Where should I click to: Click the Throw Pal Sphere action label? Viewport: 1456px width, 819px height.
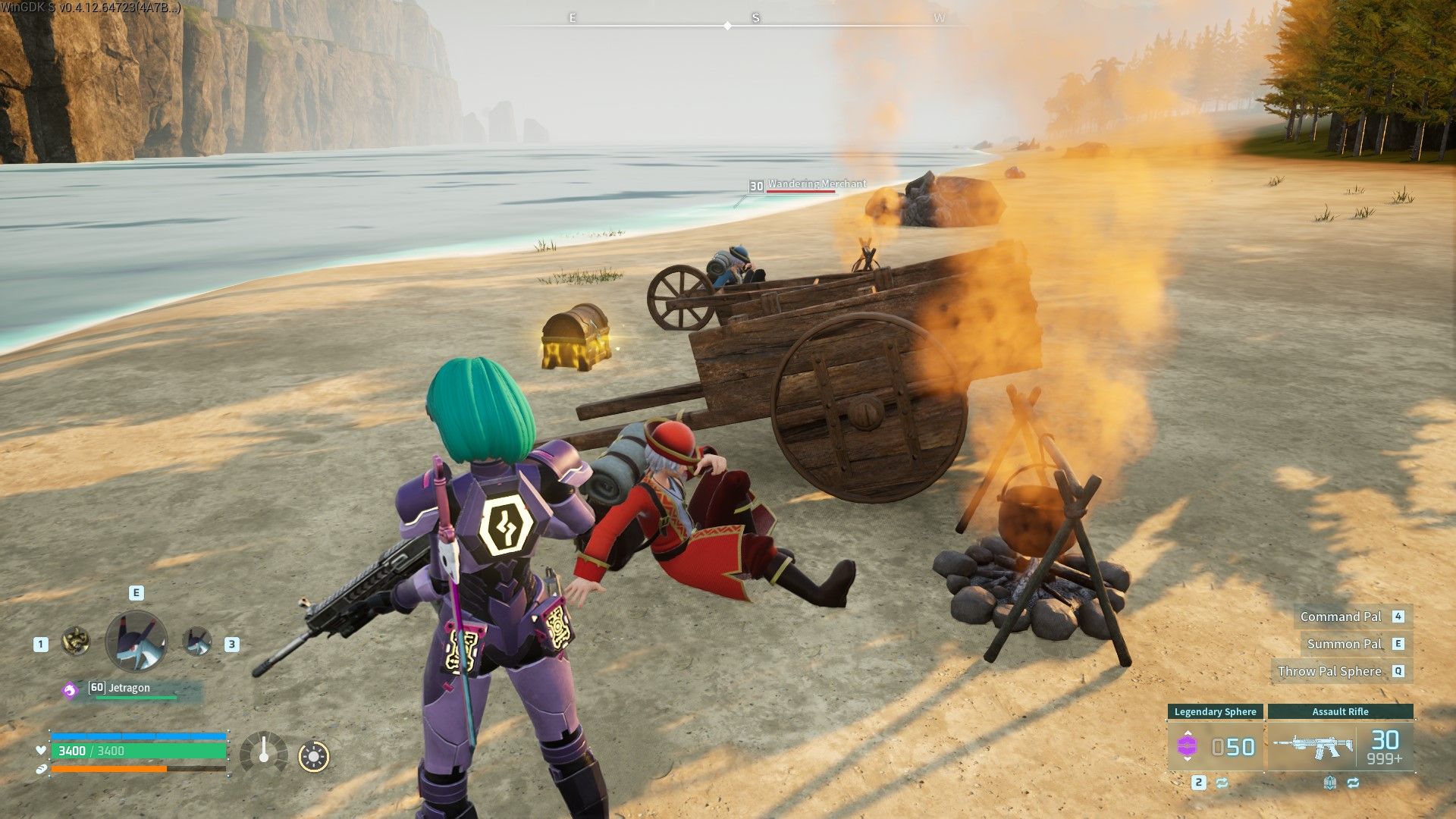click(x=1329, y=671)
